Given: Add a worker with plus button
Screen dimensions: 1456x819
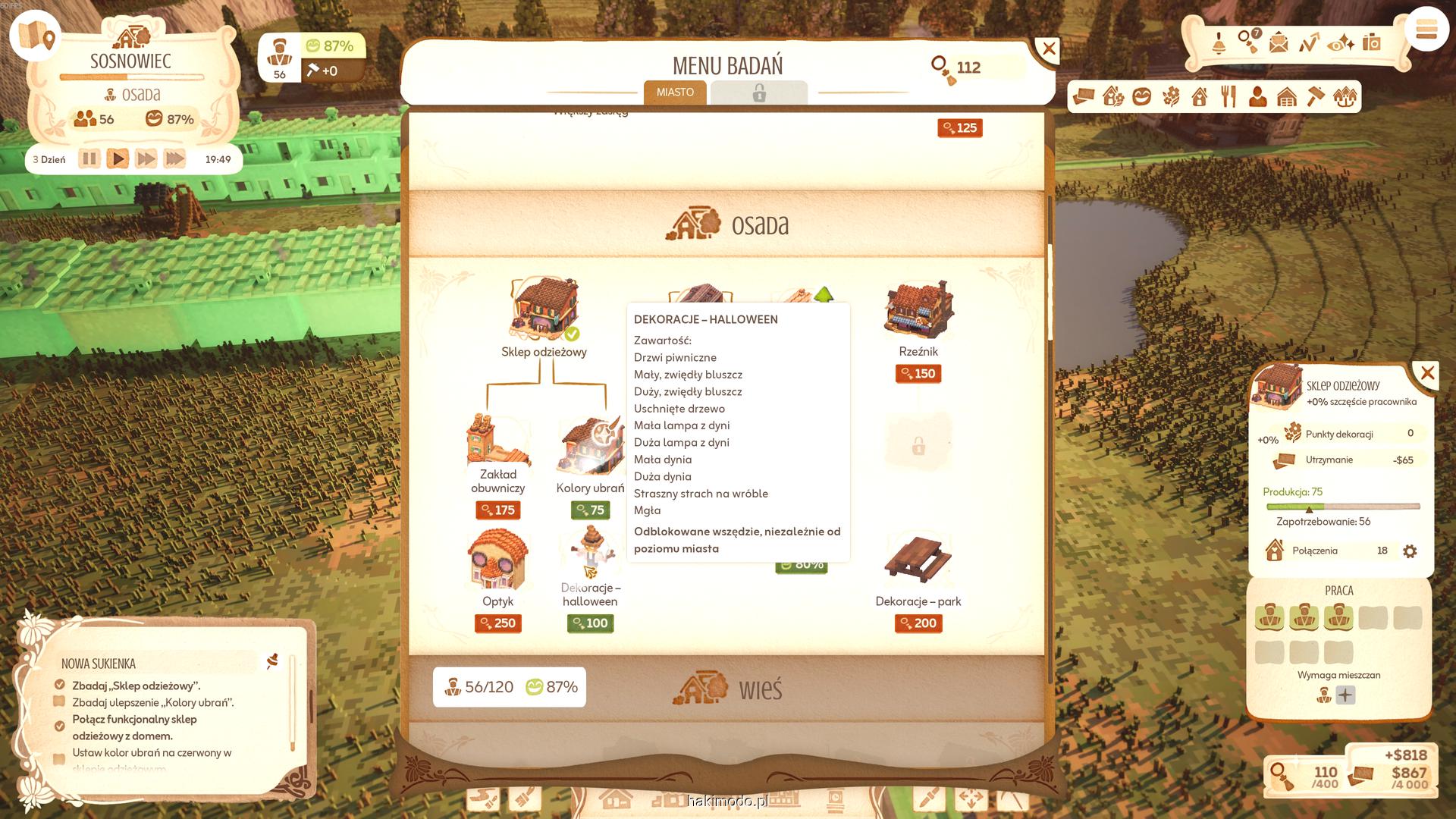Looking at the screenshot, I should click(x=1345, y=695).
